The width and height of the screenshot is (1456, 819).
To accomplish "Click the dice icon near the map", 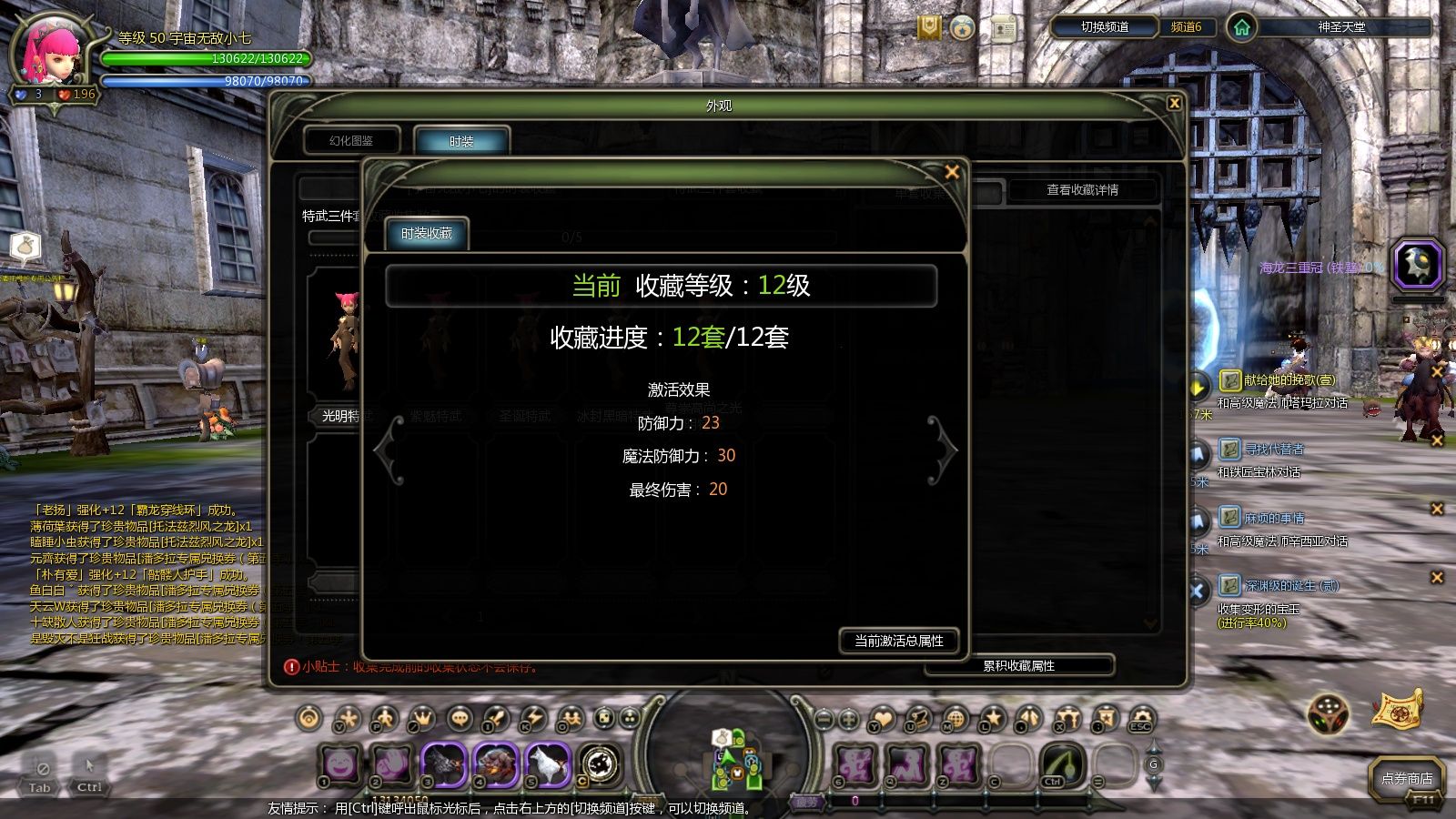I will tap(1328, 714).
